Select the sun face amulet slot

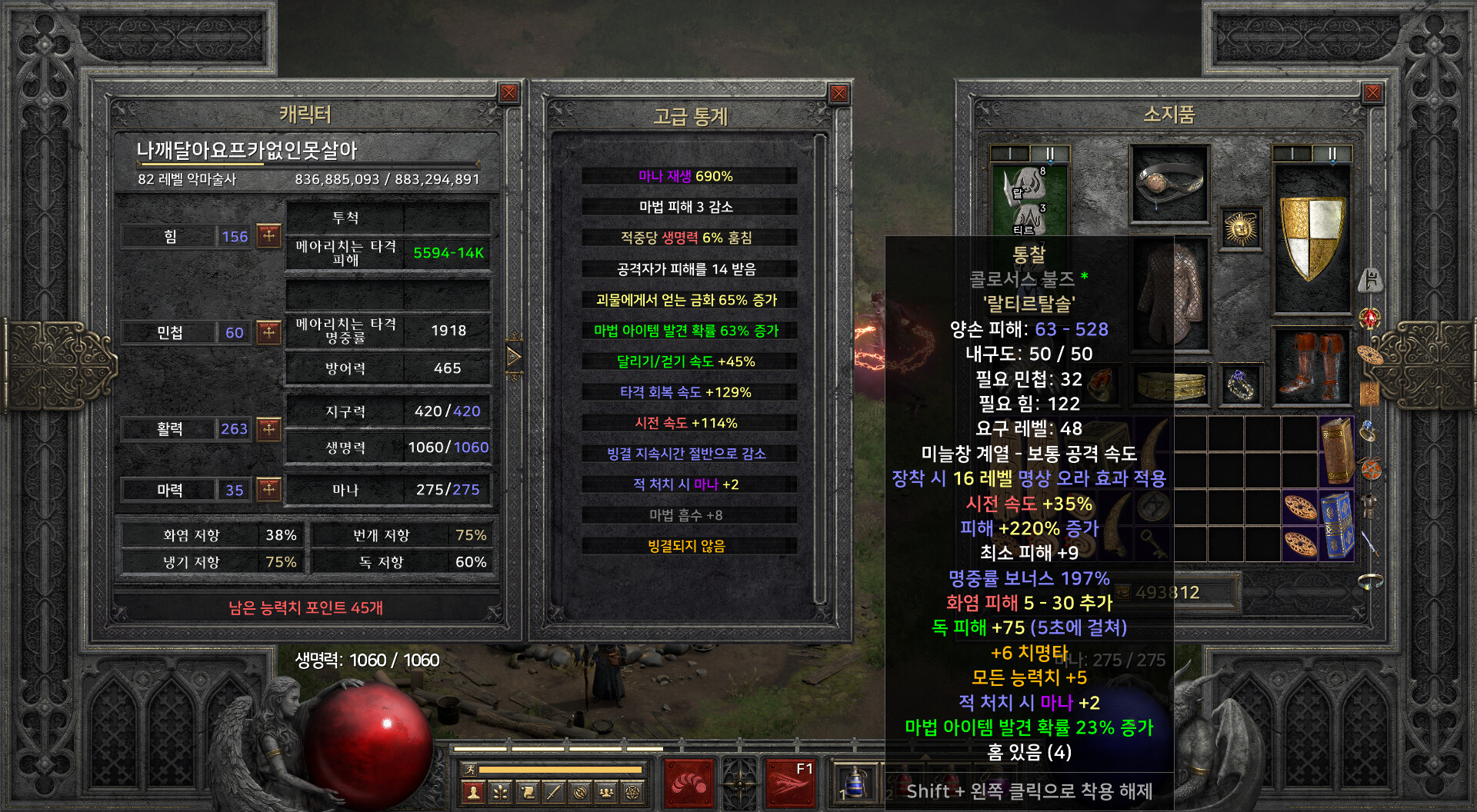(x=1240, y=229)
